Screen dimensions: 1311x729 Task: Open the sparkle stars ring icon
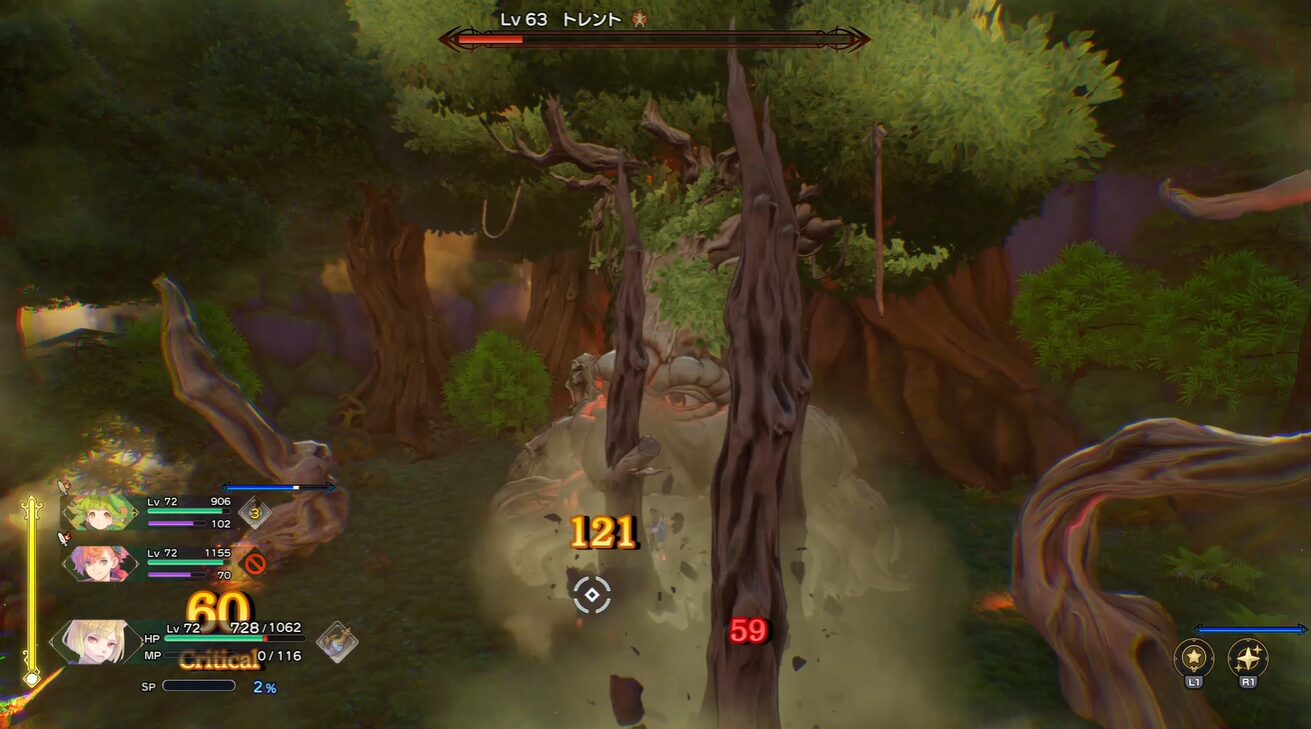pos(1248,658)
